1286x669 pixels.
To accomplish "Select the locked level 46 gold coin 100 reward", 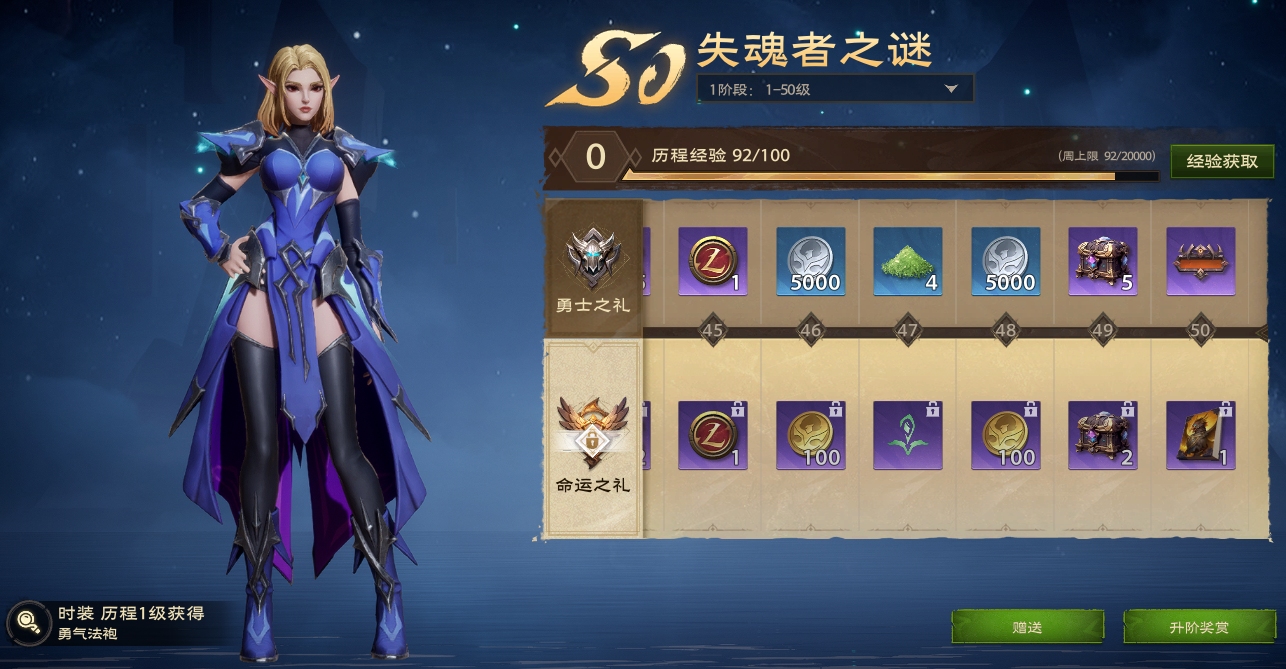I will pos(811,435).
